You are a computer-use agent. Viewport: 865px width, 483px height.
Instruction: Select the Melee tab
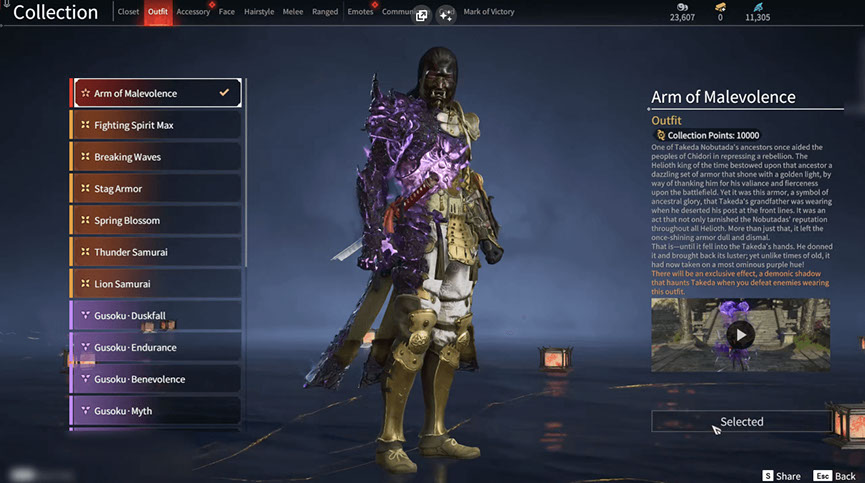pyautogui.click(x=294, y=12)
